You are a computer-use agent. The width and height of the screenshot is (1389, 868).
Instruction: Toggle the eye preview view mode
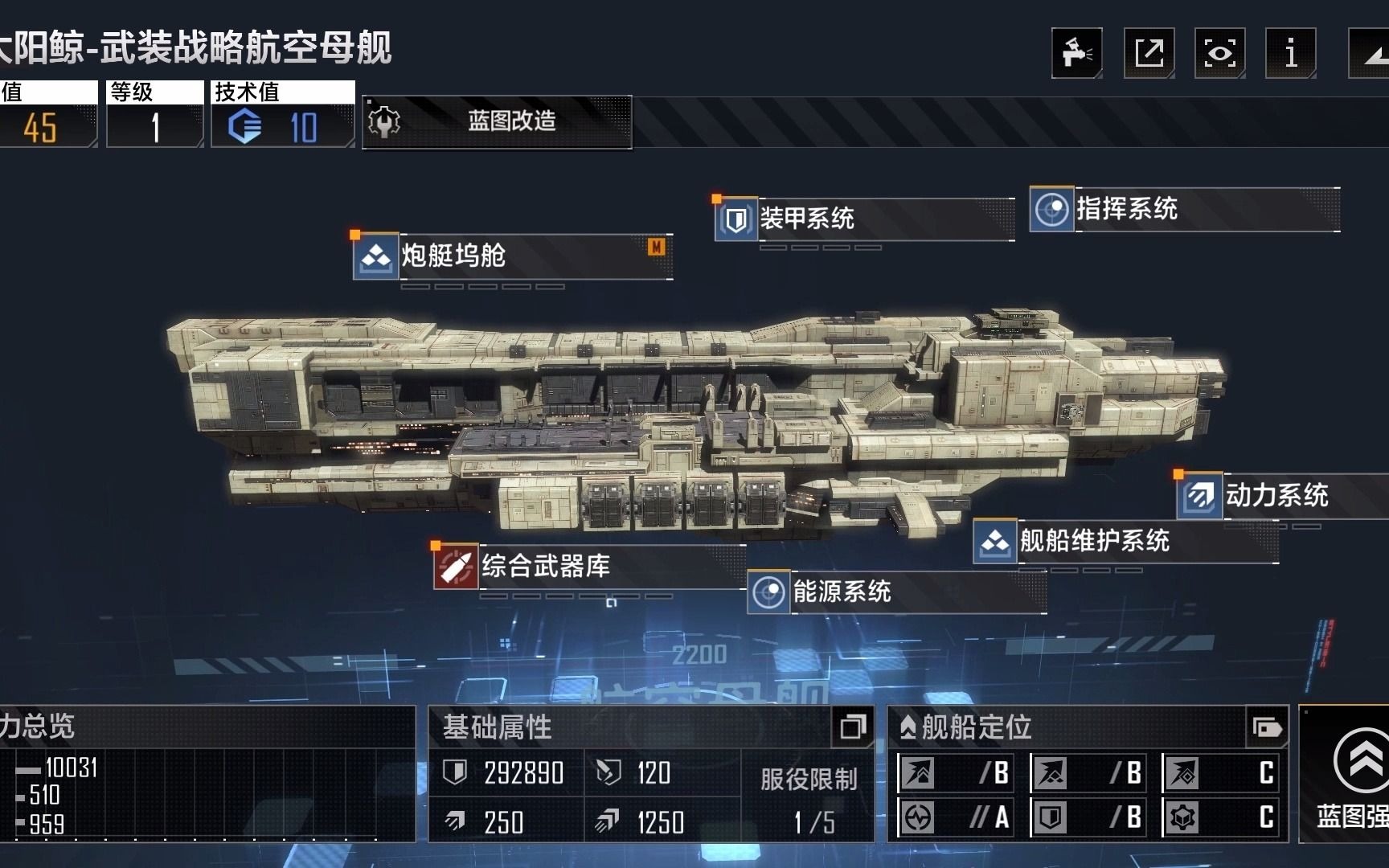(1219, 52)
